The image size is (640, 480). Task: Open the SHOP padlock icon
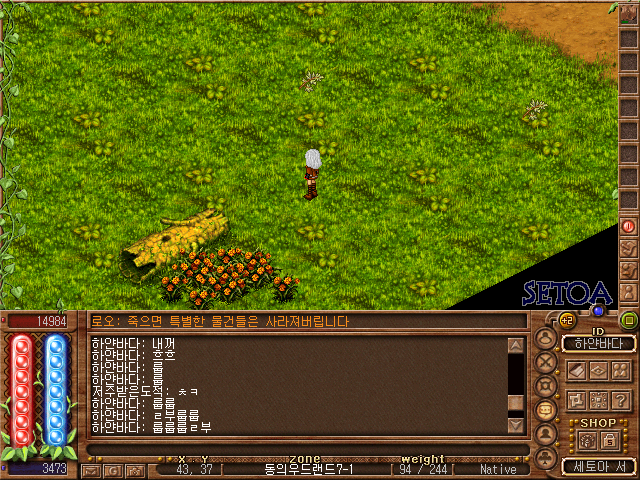coord(608,441)
